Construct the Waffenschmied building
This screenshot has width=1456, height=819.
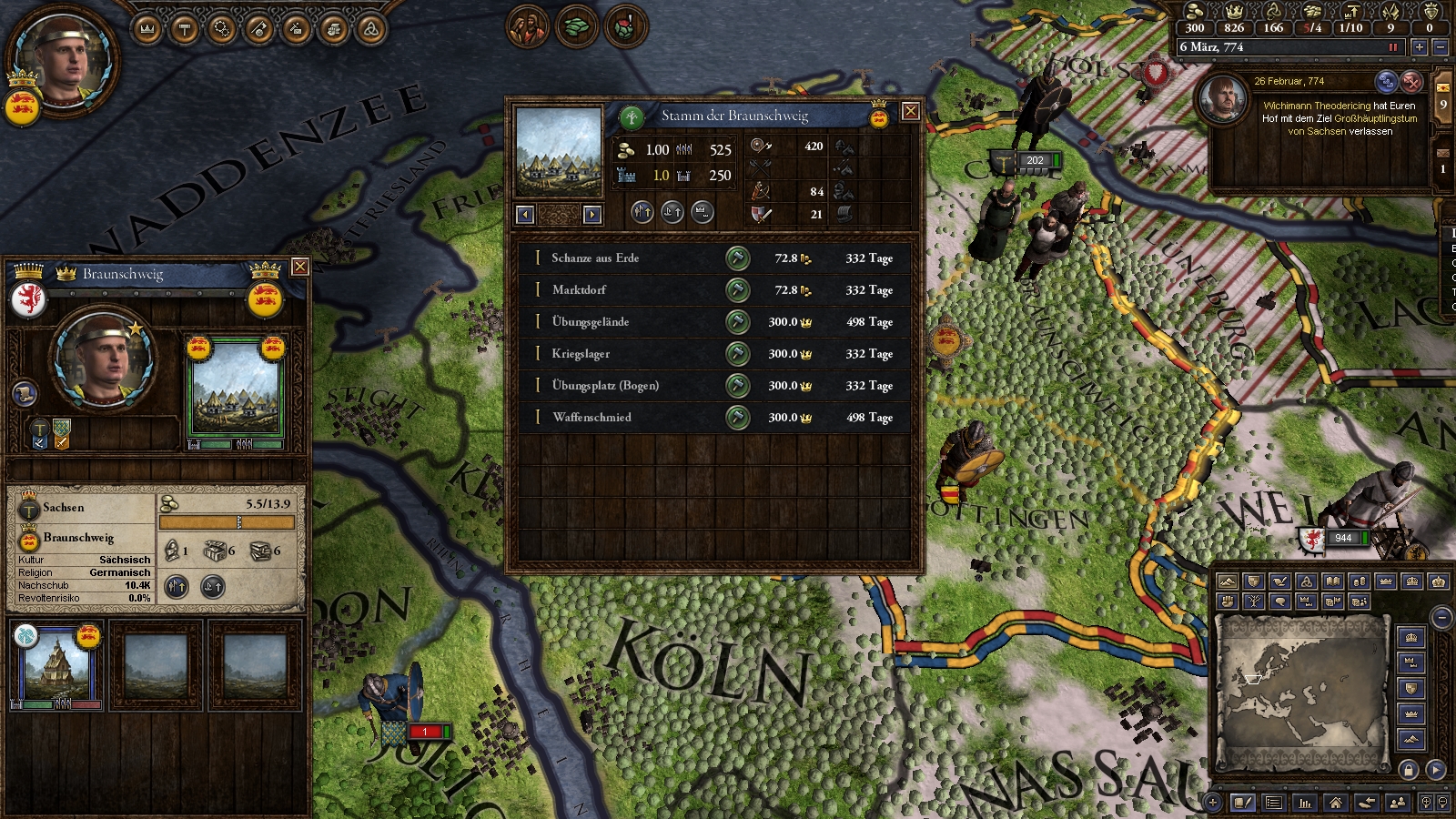[x=737, y=418]
